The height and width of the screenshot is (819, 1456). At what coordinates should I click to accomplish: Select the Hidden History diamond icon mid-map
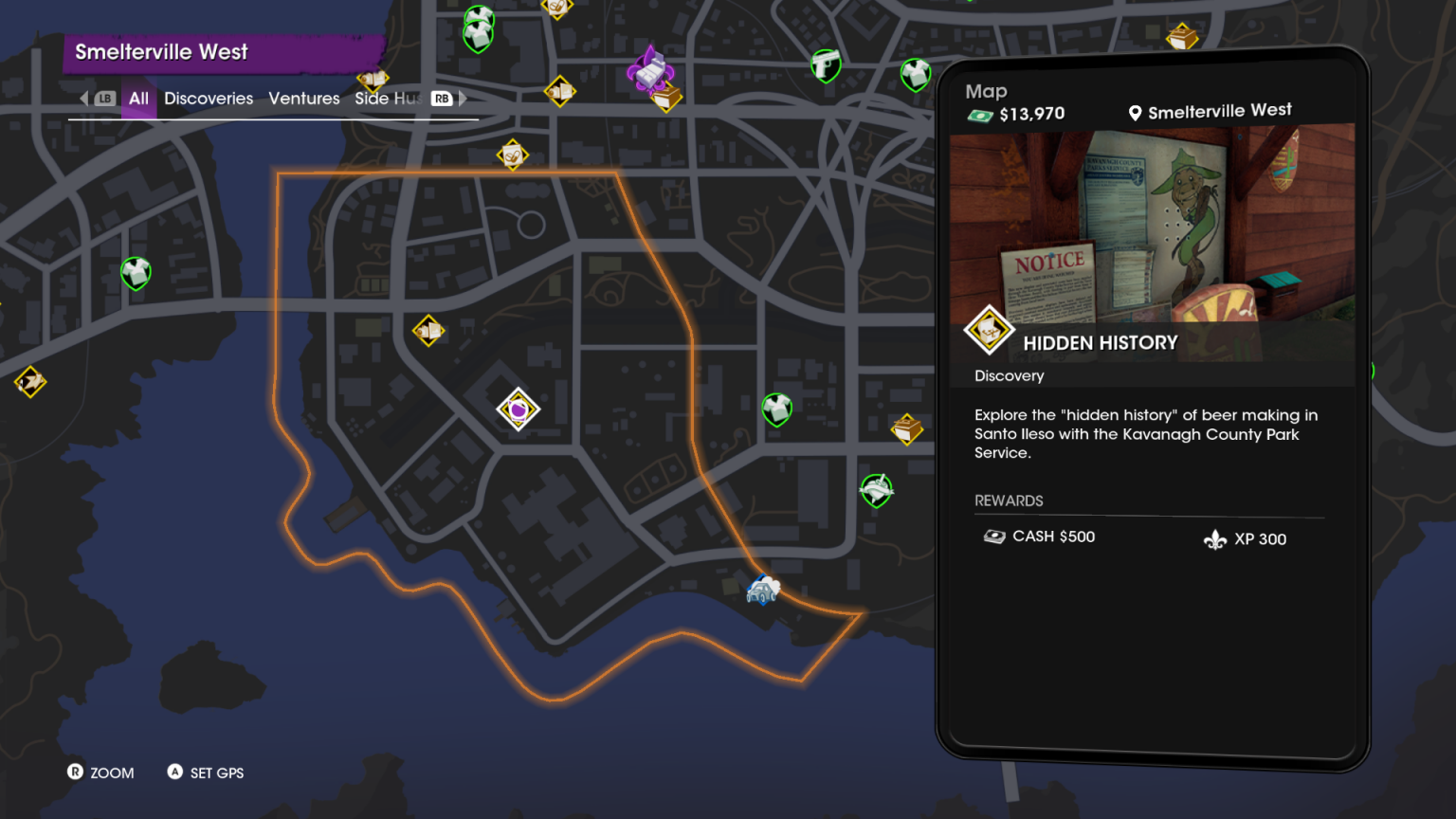click(x=519, y=409)
